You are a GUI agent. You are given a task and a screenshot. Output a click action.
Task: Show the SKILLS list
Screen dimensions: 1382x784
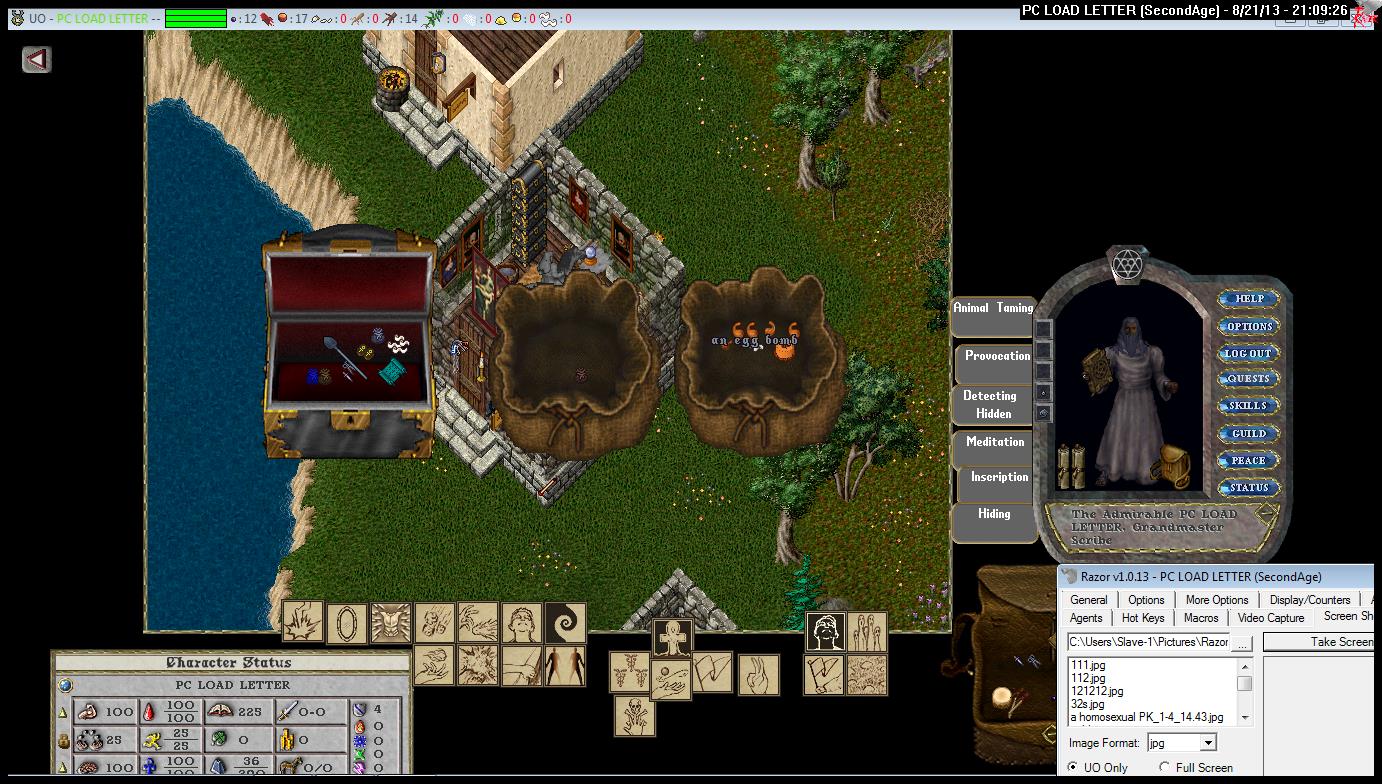1249,406
